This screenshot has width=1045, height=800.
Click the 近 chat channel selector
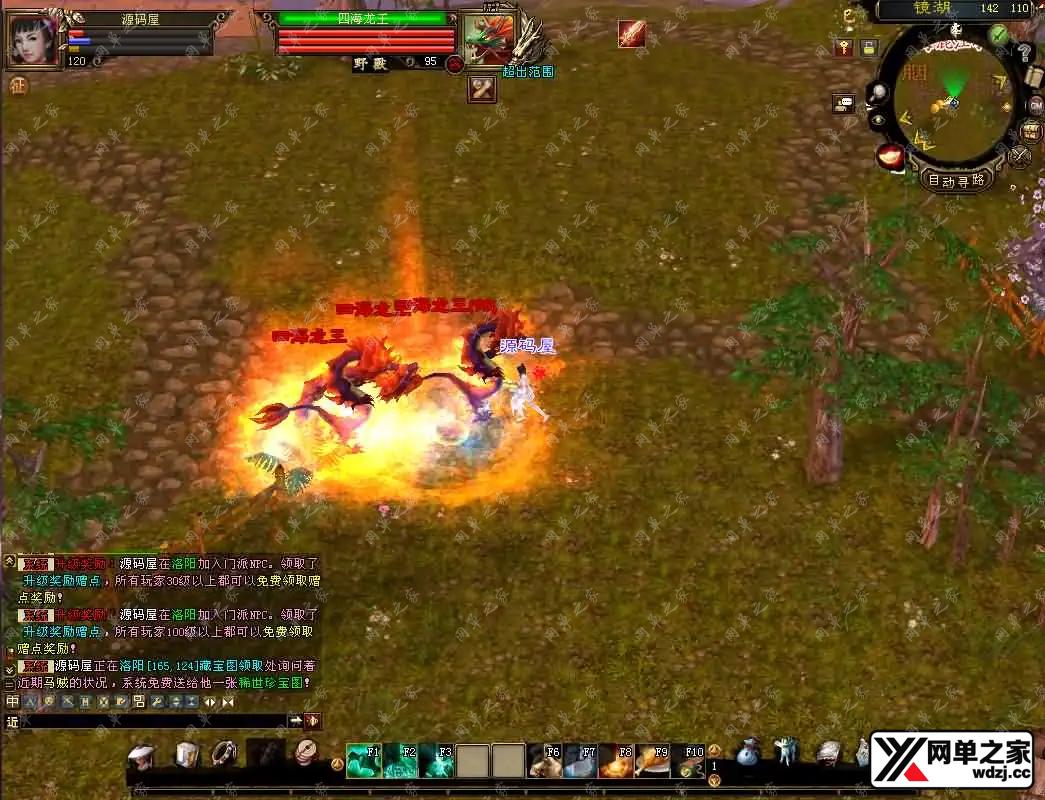tap(12, 721)
